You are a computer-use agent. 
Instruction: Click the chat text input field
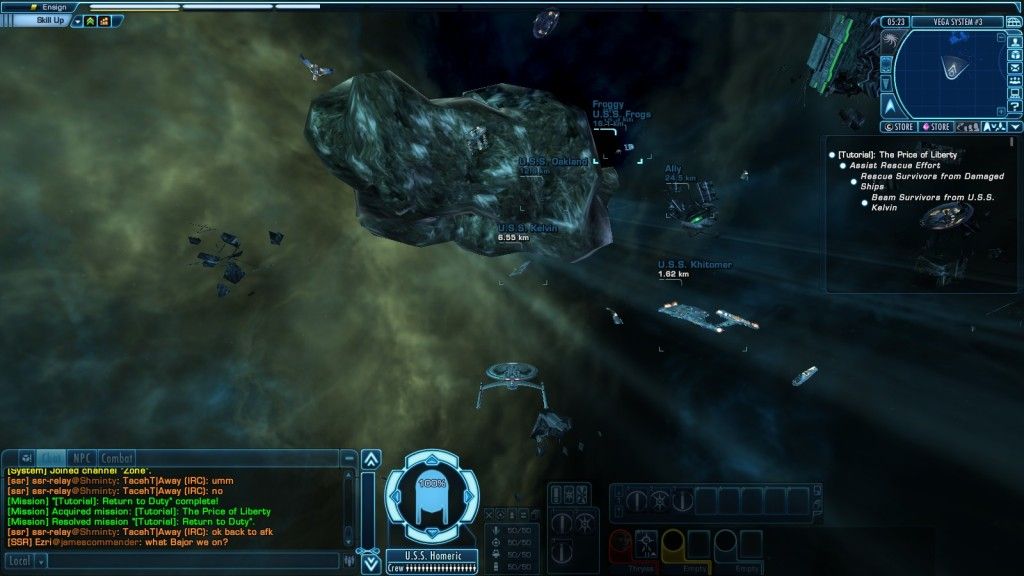tap(190, 562)
